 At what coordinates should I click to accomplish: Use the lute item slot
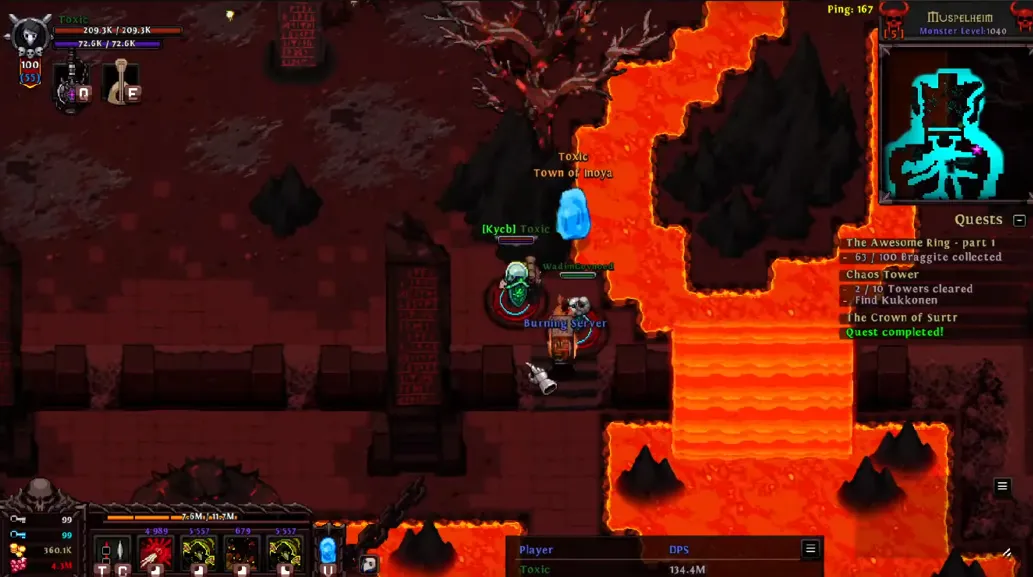coord(123,82)
